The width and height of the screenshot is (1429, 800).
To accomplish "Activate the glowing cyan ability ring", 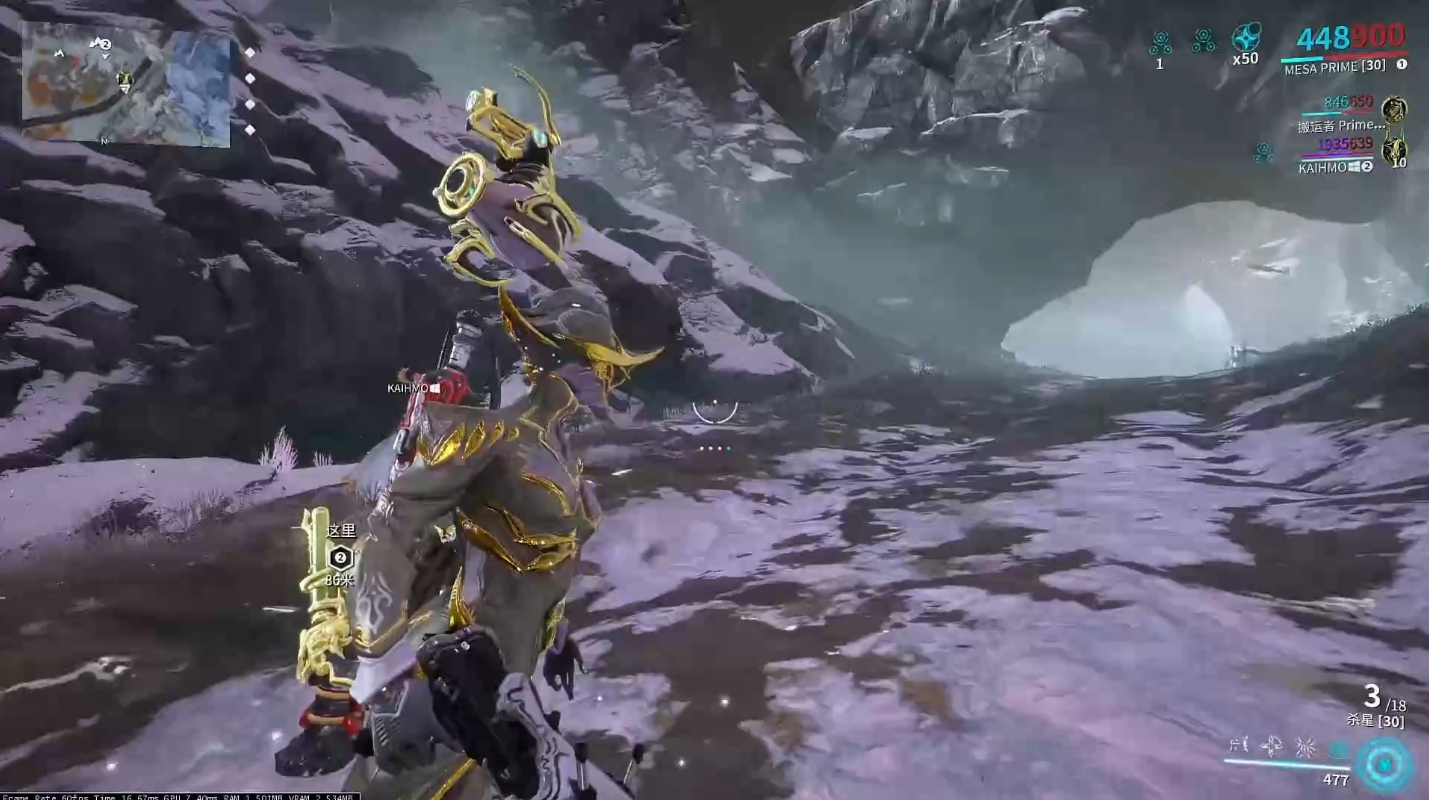I will [1384, 765].
